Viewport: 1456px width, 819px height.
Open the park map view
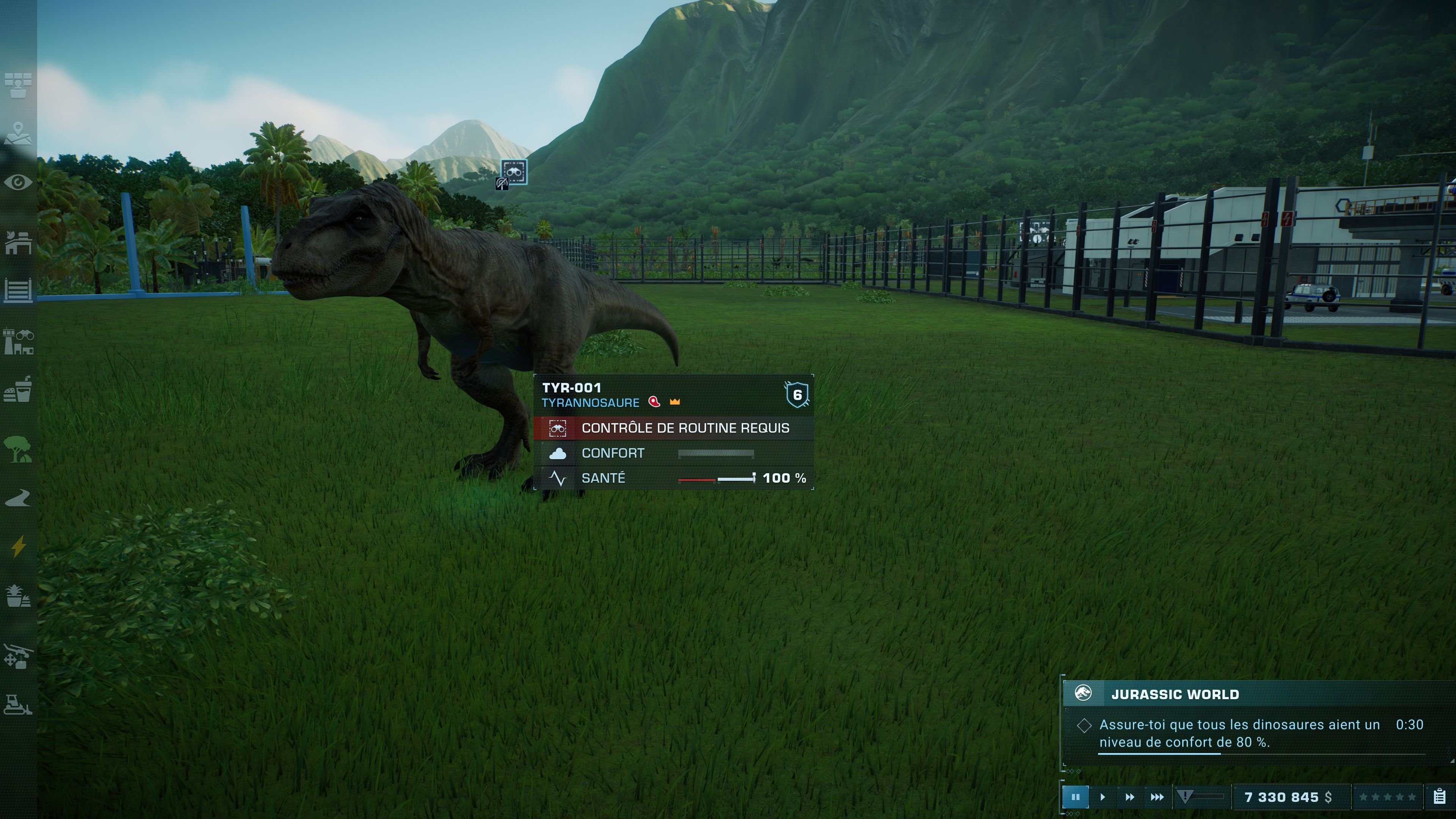click(18, 134)
